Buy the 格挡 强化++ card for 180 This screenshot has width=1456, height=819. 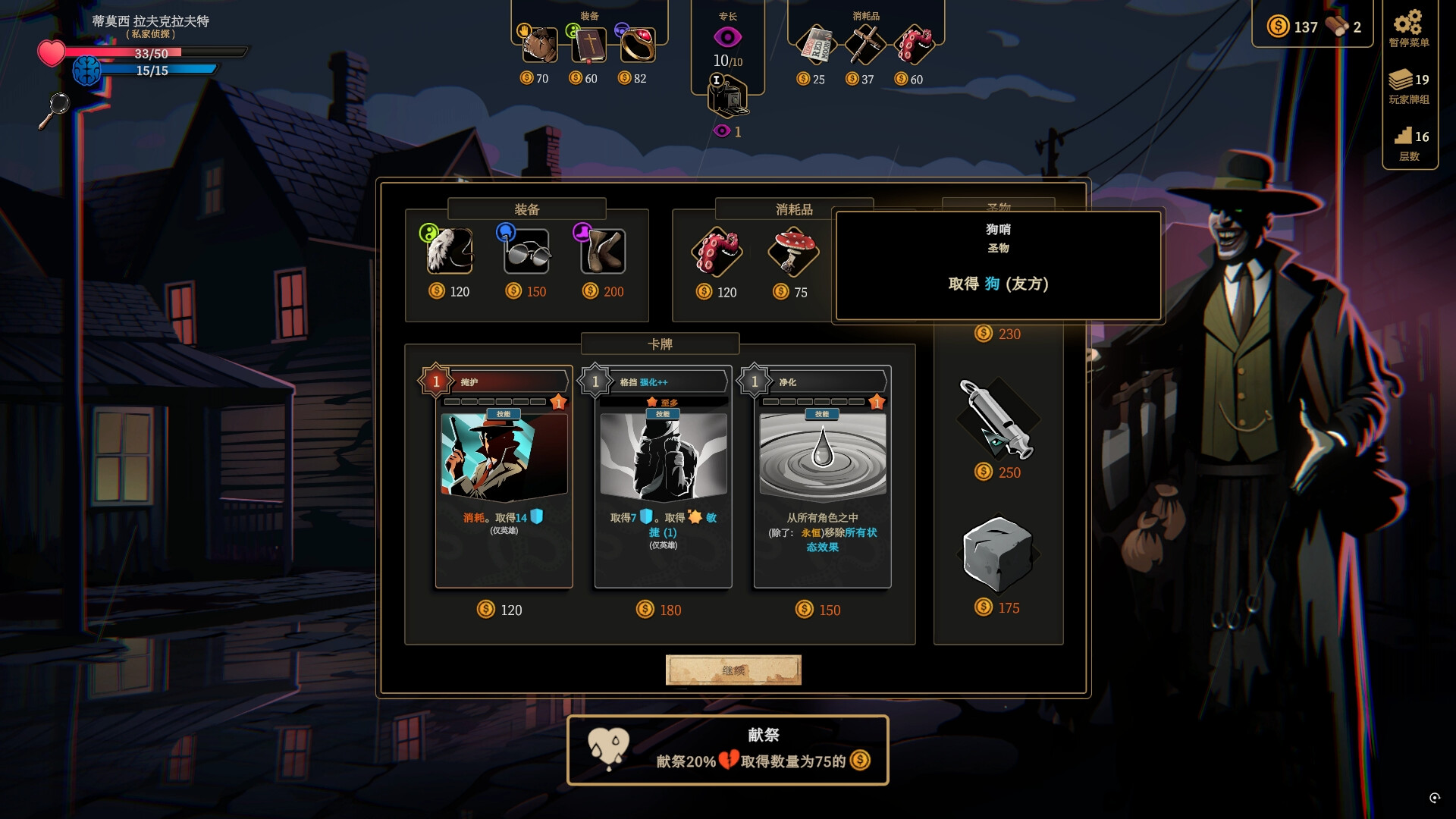[x=663, y=478]
